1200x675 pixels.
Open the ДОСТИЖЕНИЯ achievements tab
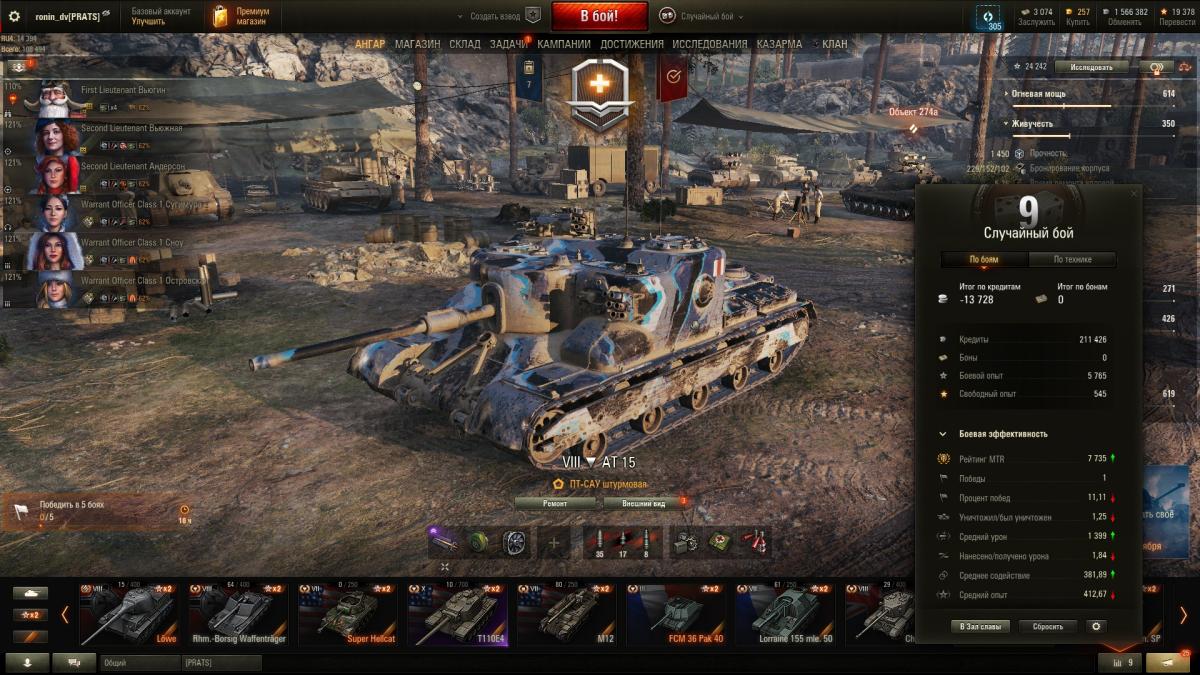point(631,44)
